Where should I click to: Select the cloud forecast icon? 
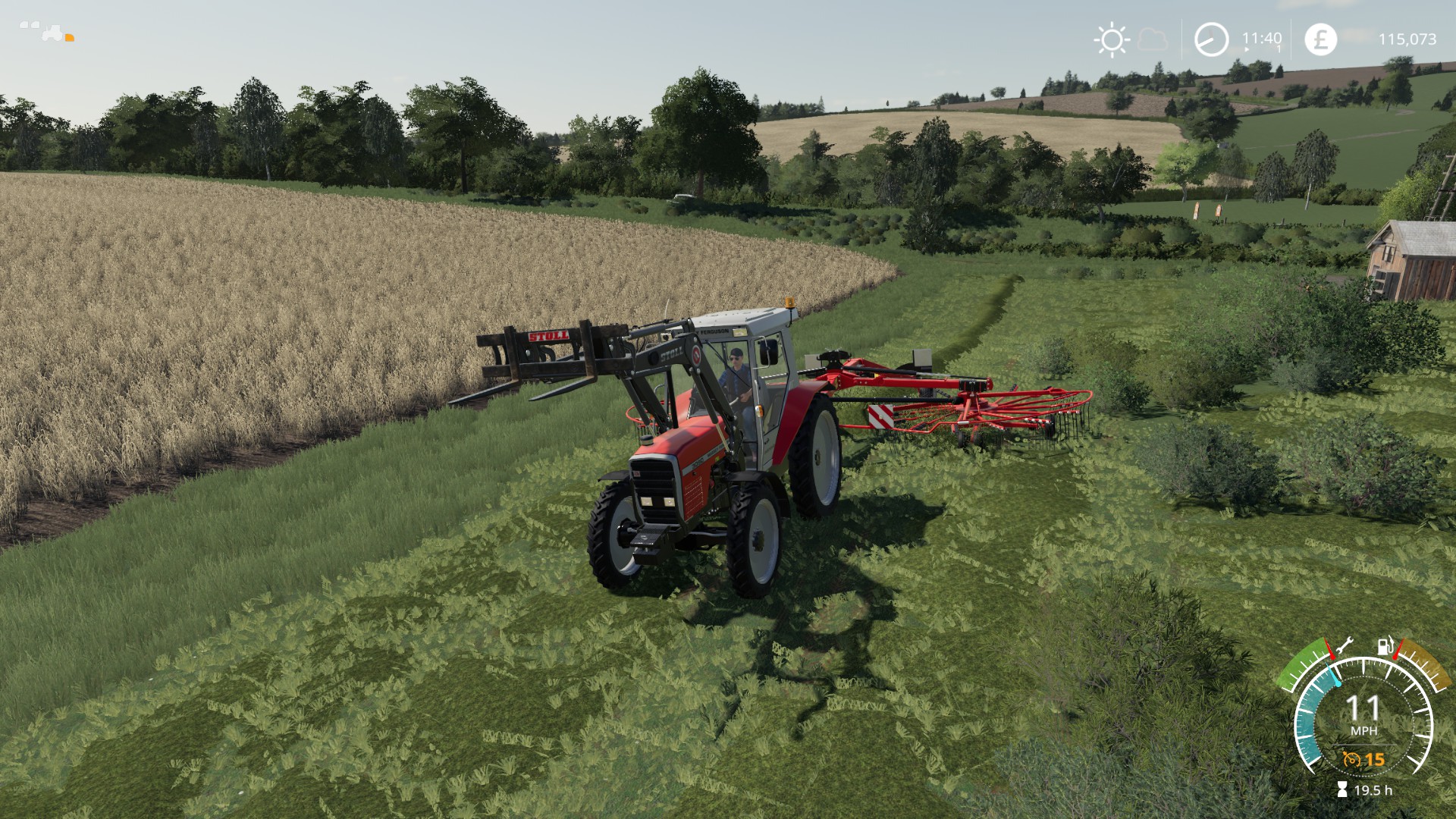click(1153, 39)
